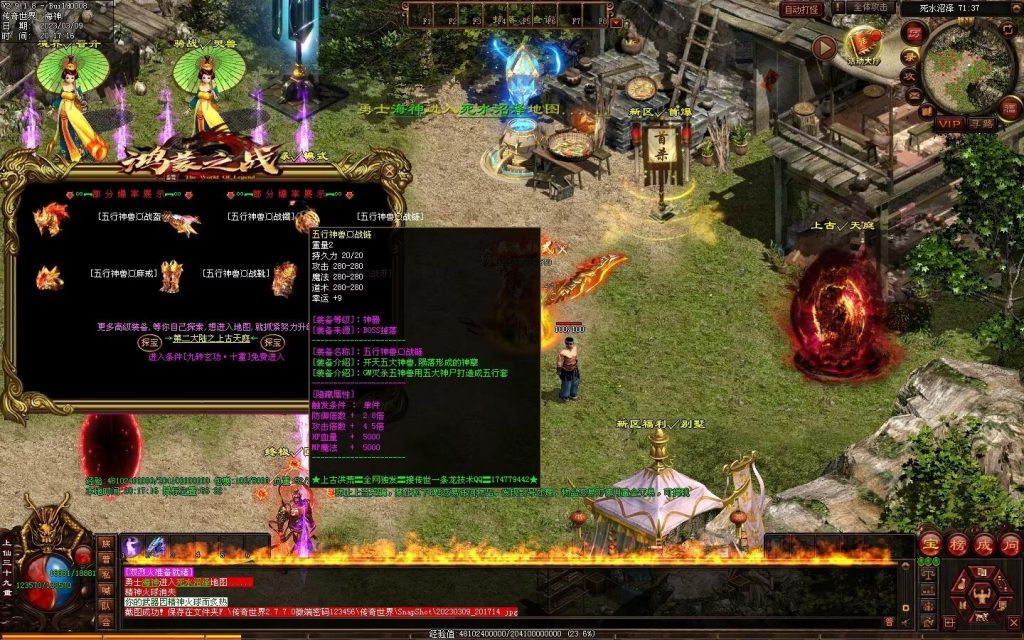Open the 宝 treasure round button
Screen dimensions: 1024x640
coord(929,544)
